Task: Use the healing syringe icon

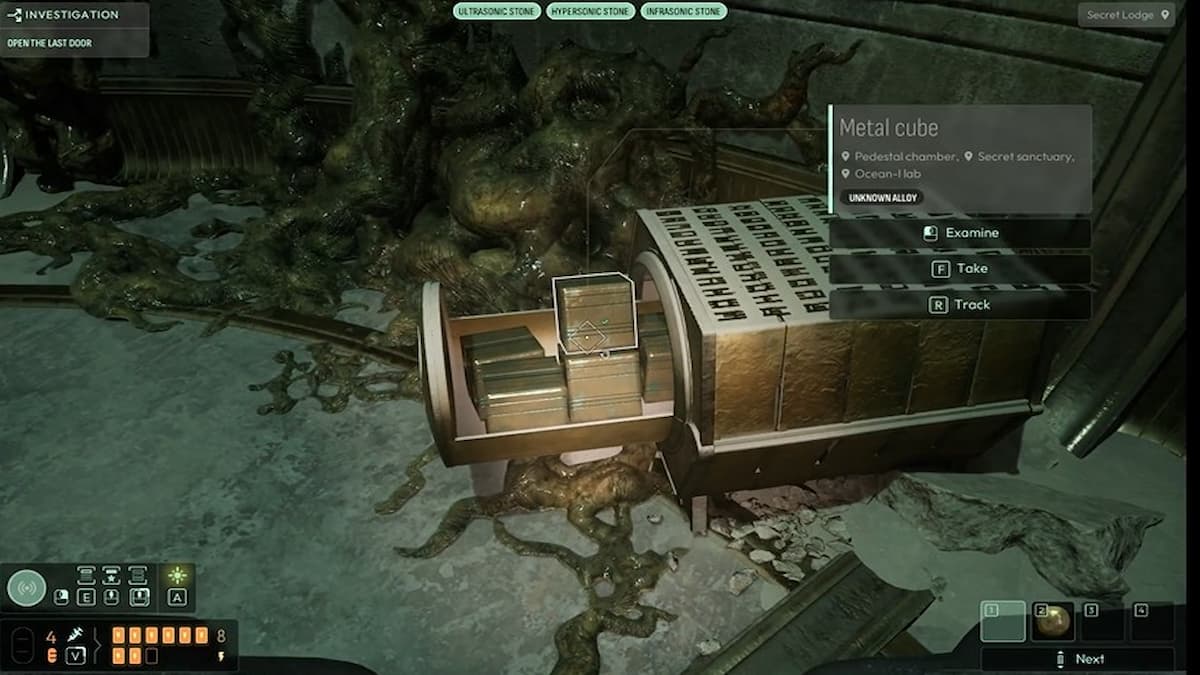Action: [75, 635]
